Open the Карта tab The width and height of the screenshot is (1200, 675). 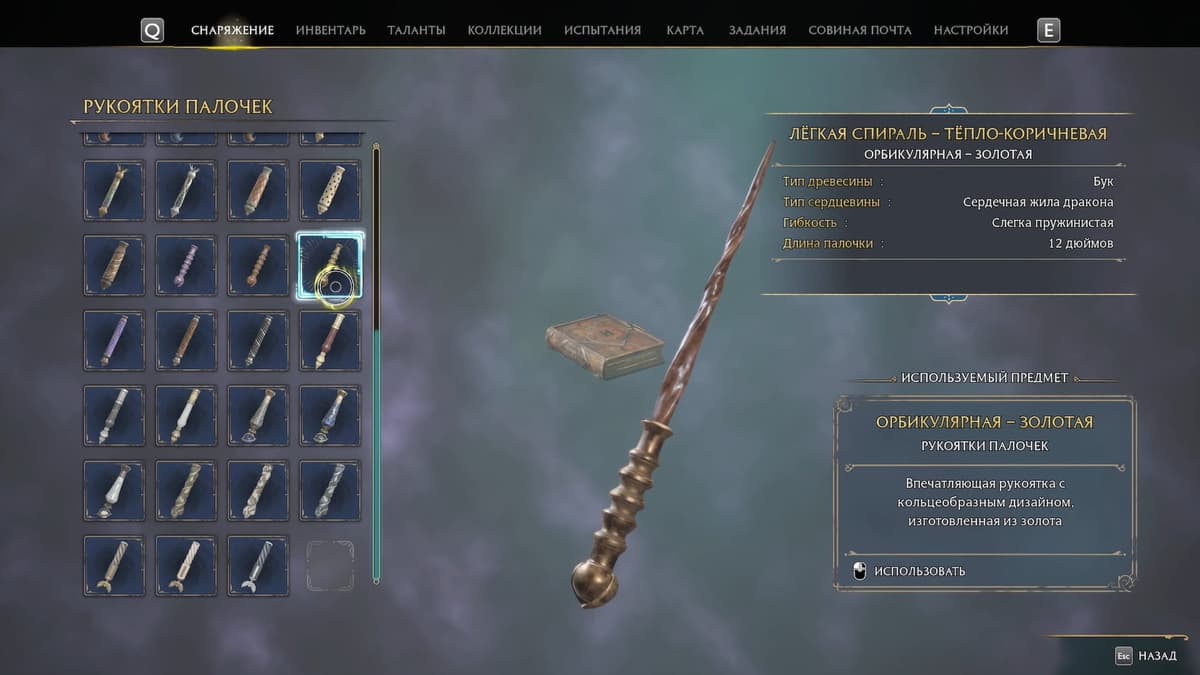coord(684,30)
